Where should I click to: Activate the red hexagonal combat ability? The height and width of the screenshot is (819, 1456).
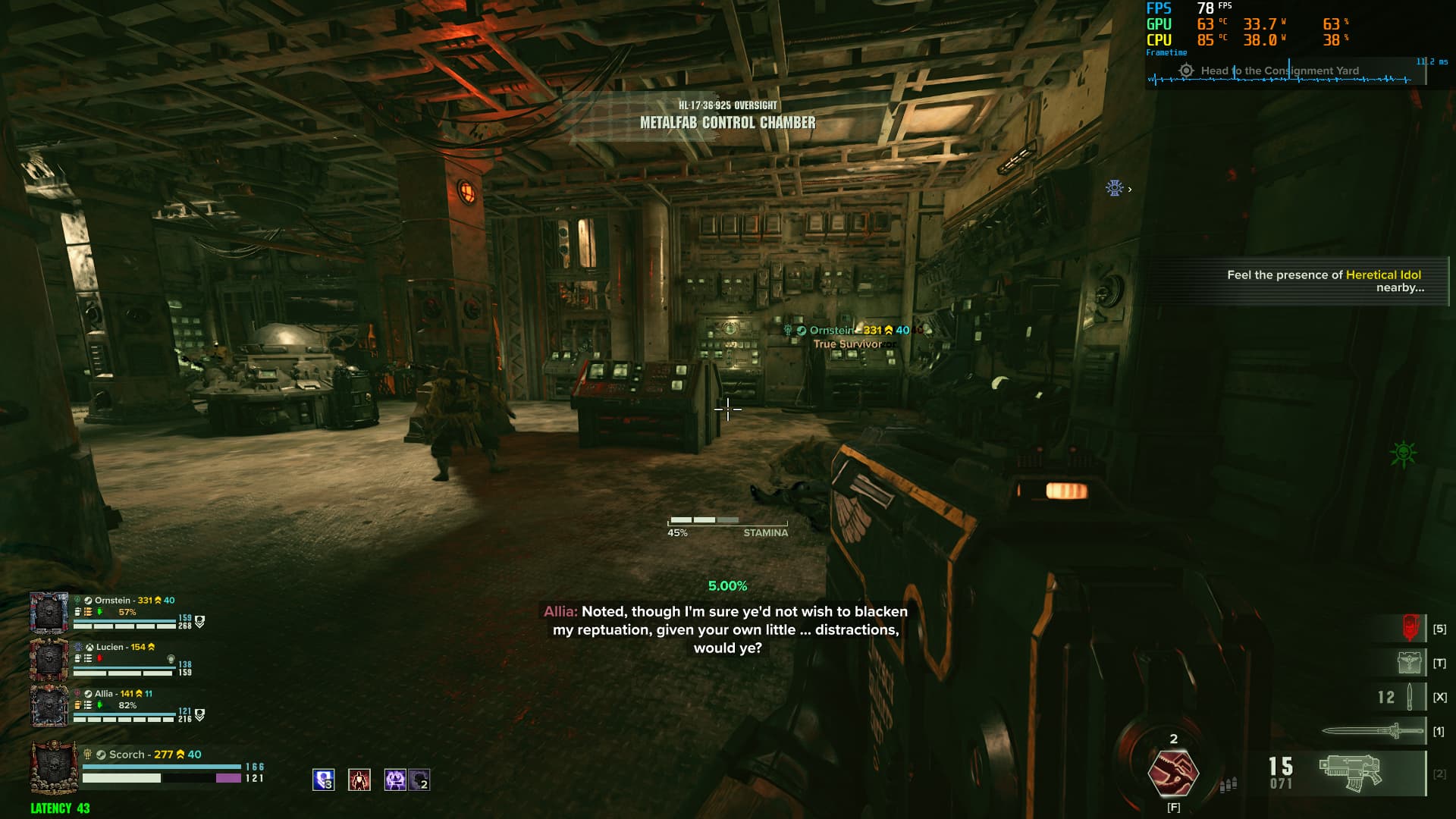pos(1173,773)
